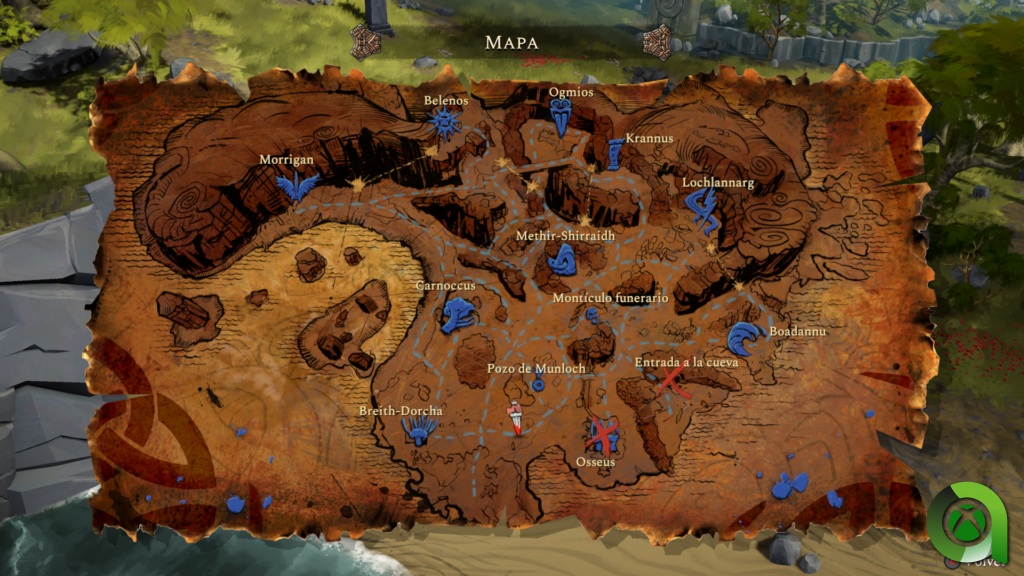Click the Mapa title header
Viewport: 1024px width, 576px height.
pos(511,42)
